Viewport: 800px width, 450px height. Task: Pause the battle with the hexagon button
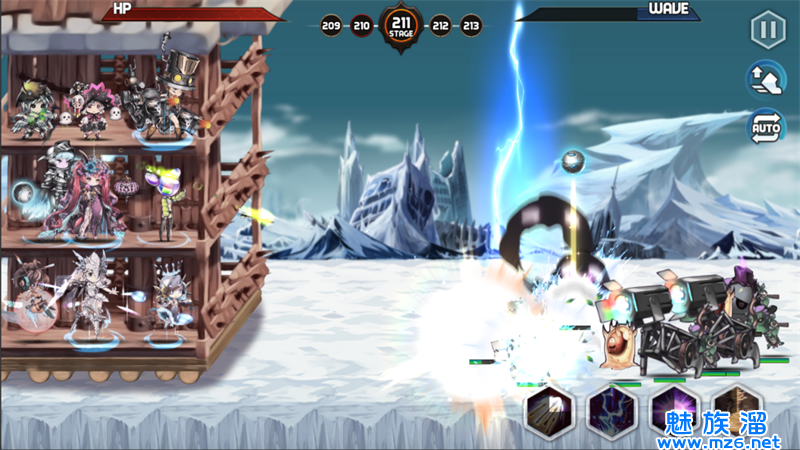pyautogui.click(x=767, y=29)
